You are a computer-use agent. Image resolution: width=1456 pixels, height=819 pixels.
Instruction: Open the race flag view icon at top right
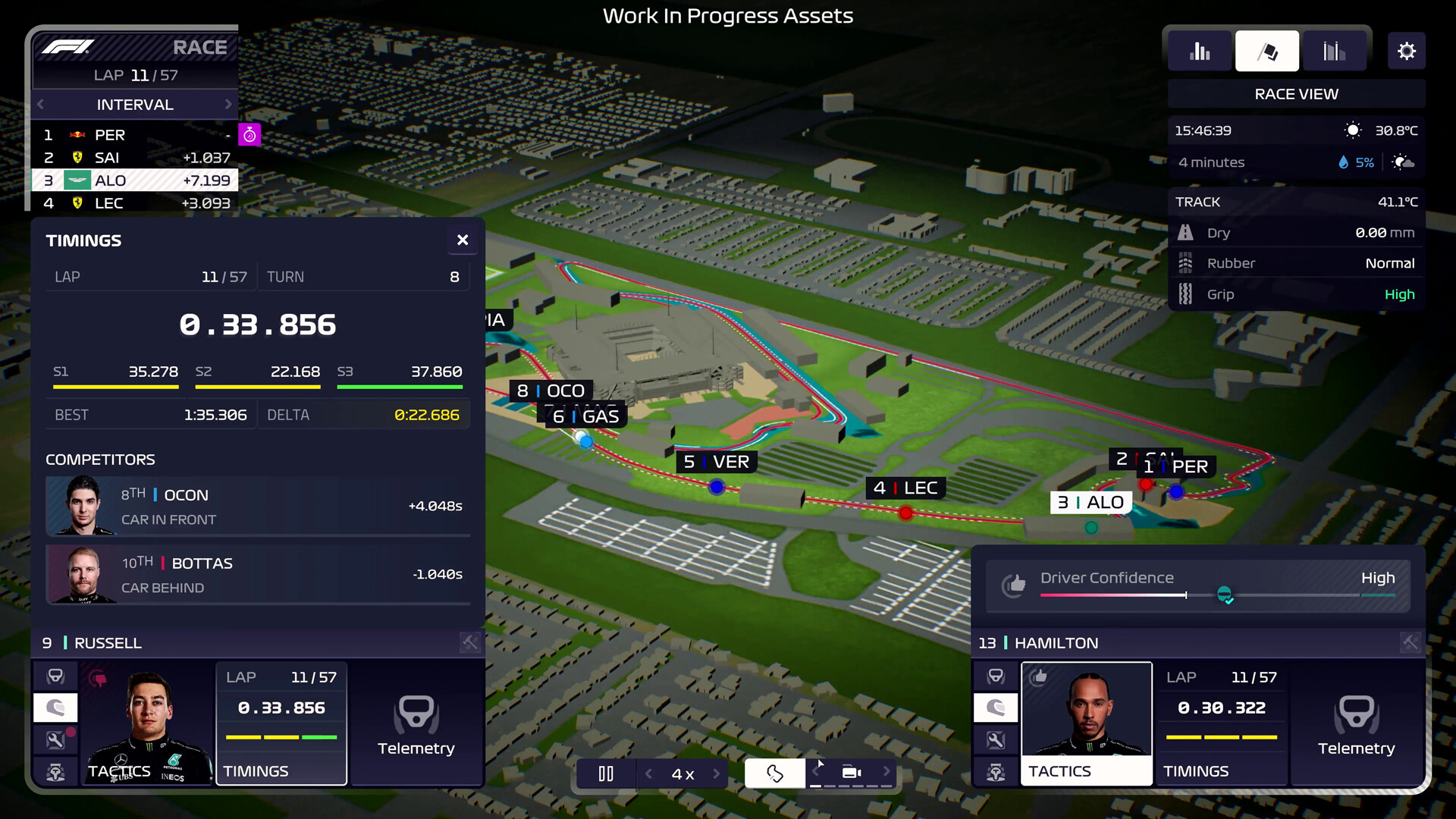pyautogui.click(x=1266, y=51)
